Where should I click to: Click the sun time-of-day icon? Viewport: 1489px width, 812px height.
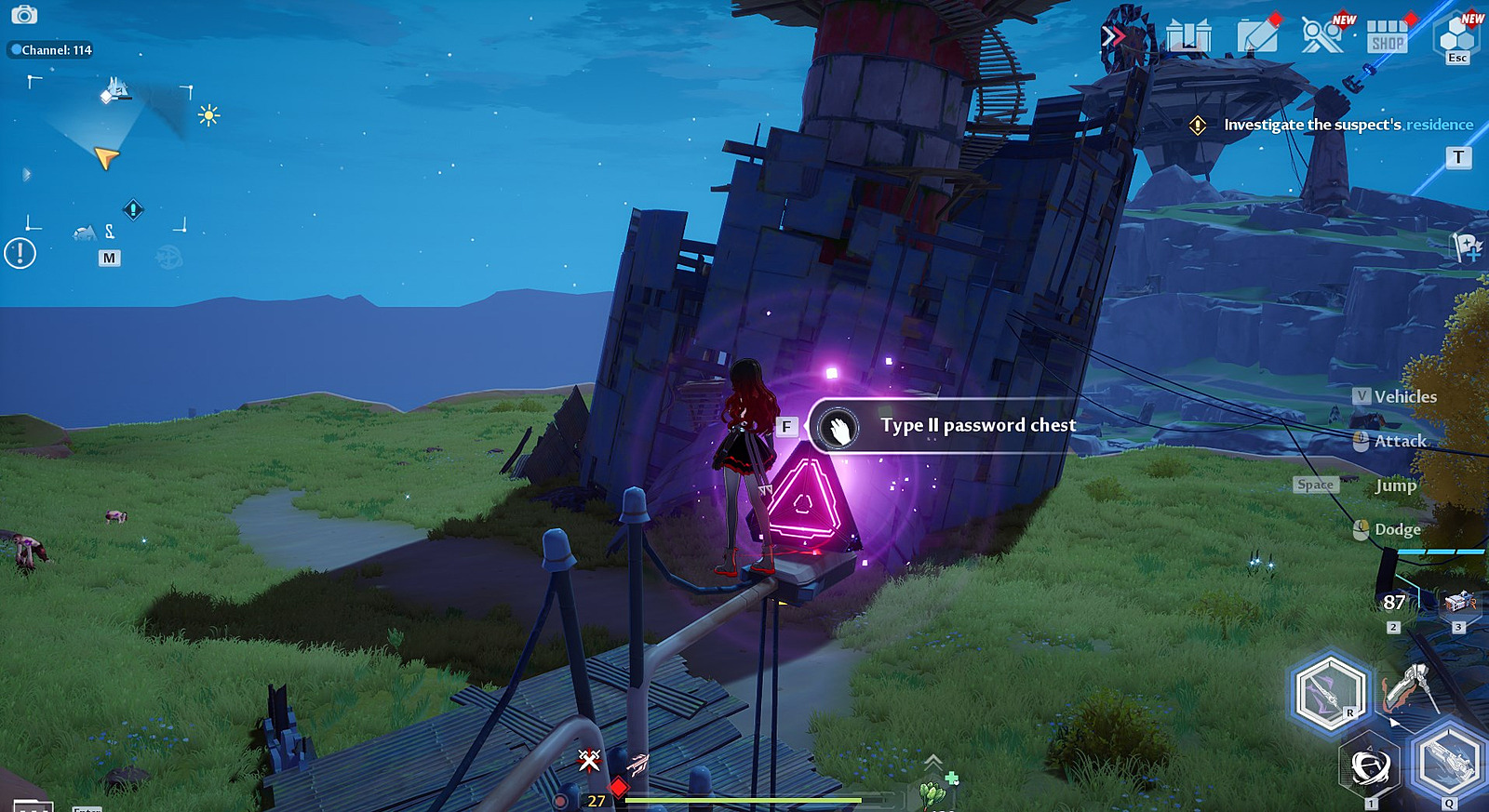pyautogui.click(x=208, y=115)
